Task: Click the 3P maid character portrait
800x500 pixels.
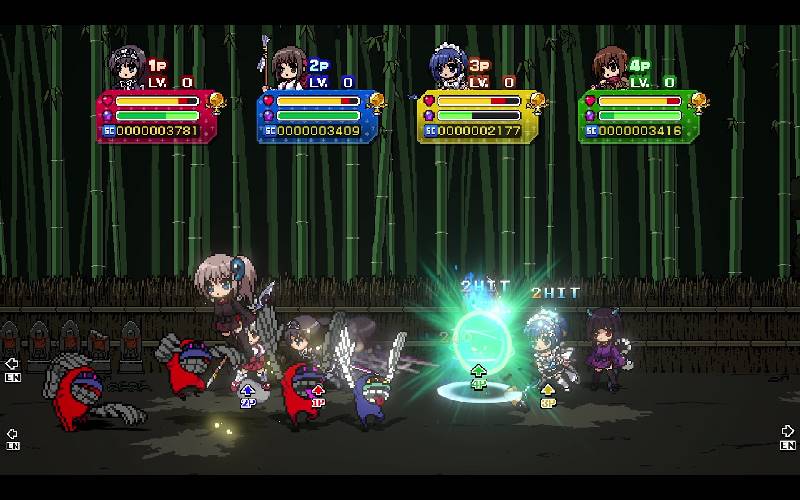Action: point(448,67)
